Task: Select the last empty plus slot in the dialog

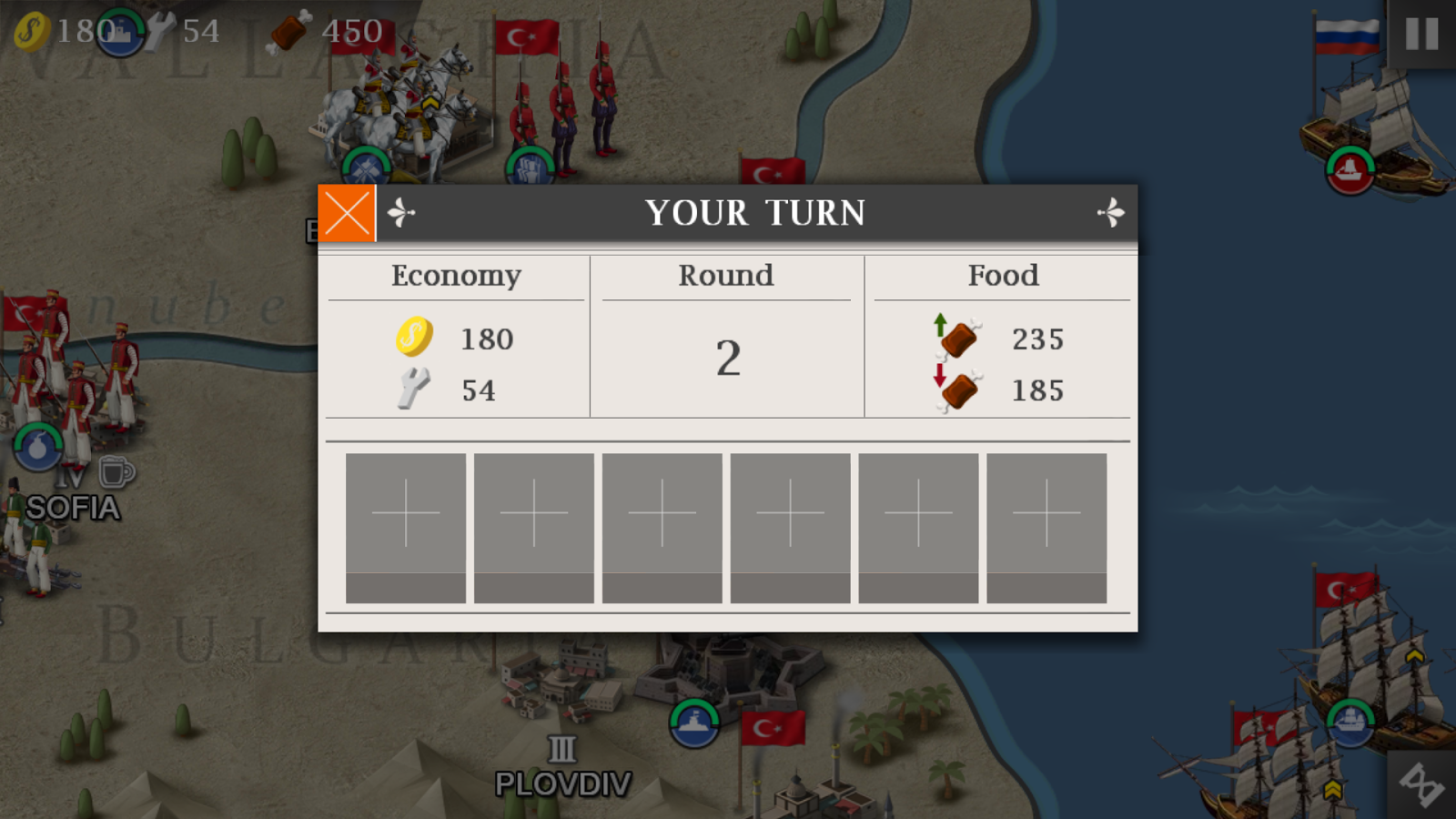Action: (x=1046, y=512)
